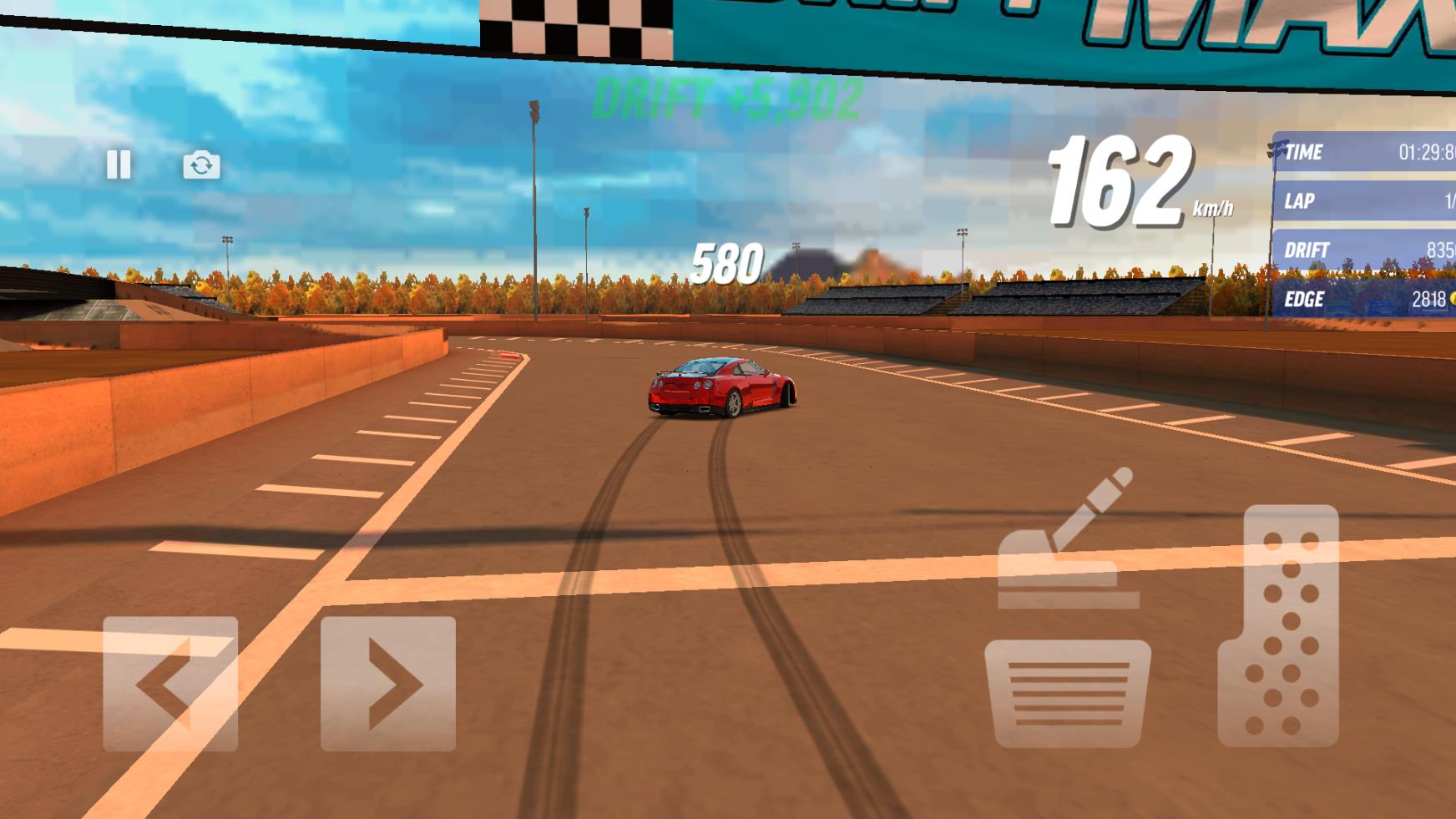1456x819 pixels.
Task: Switch the camera view
Action: (x=201, y=165)
